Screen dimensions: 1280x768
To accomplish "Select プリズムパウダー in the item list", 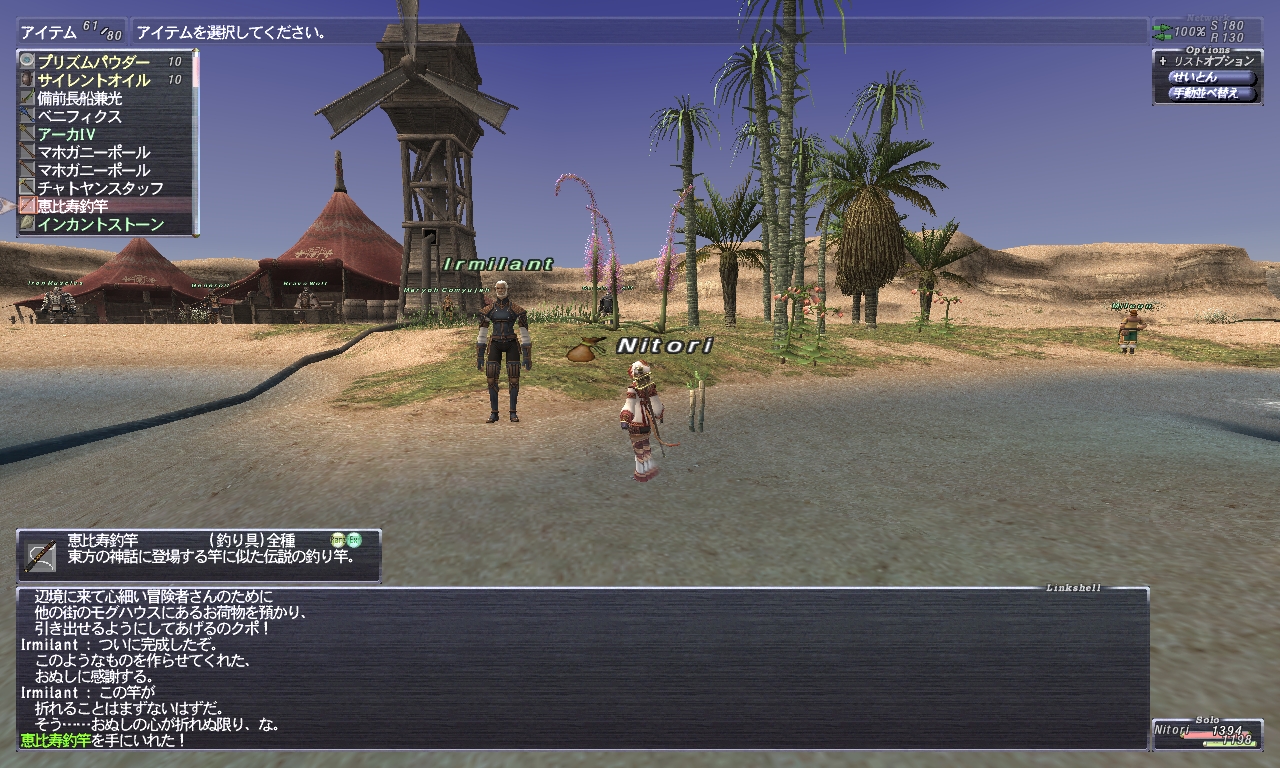I will point(94,62).
